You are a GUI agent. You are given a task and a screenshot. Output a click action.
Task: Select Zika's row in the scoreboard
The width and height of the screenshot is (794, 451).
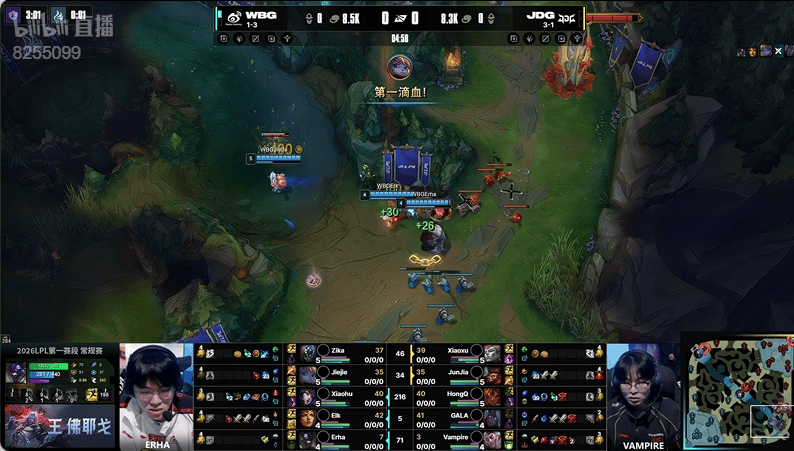(x=340, y=353)
